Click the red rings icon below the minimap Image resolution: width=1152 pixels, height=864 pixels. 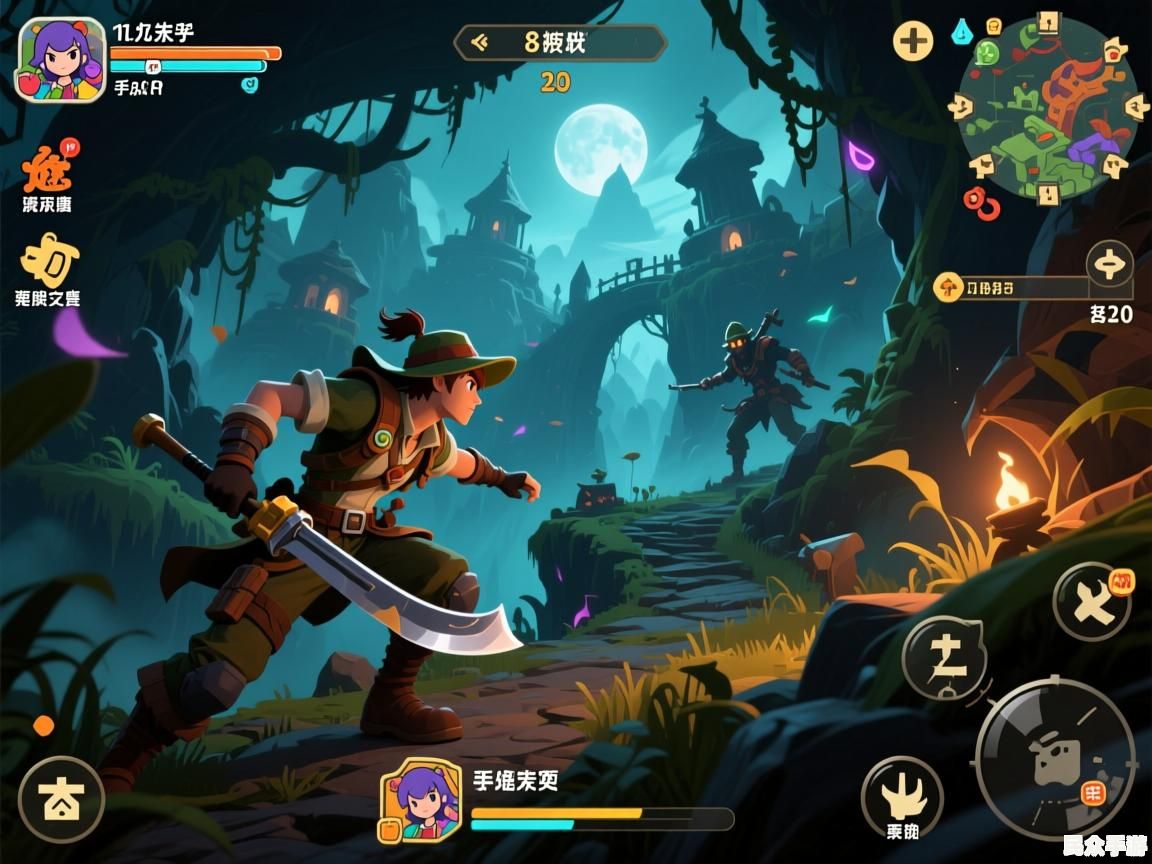pyautogui.click(x=981, y=203)
